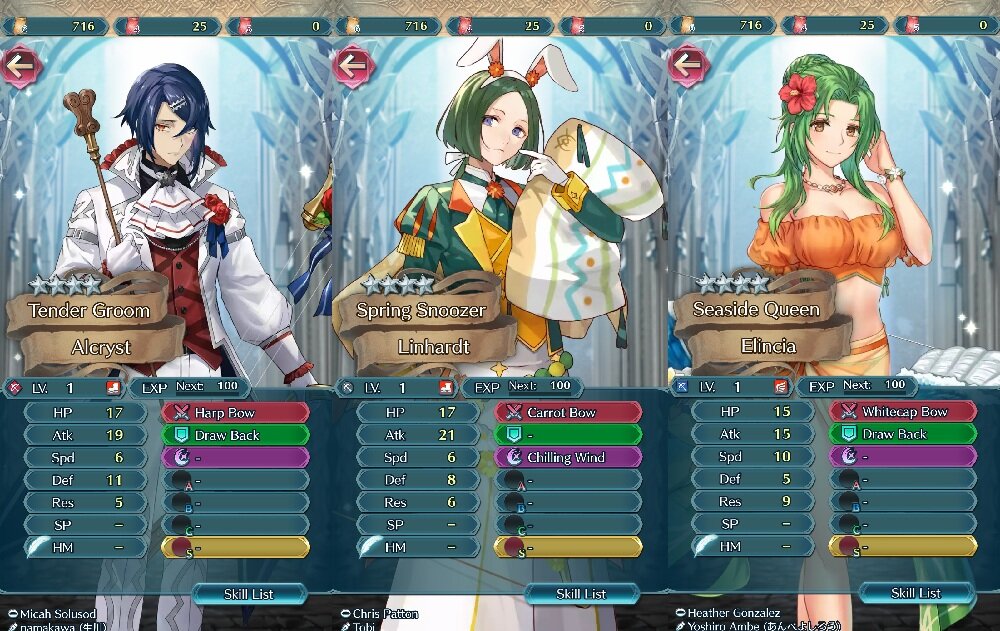Open Linhardt's Skill List

[x=582, y=593]
